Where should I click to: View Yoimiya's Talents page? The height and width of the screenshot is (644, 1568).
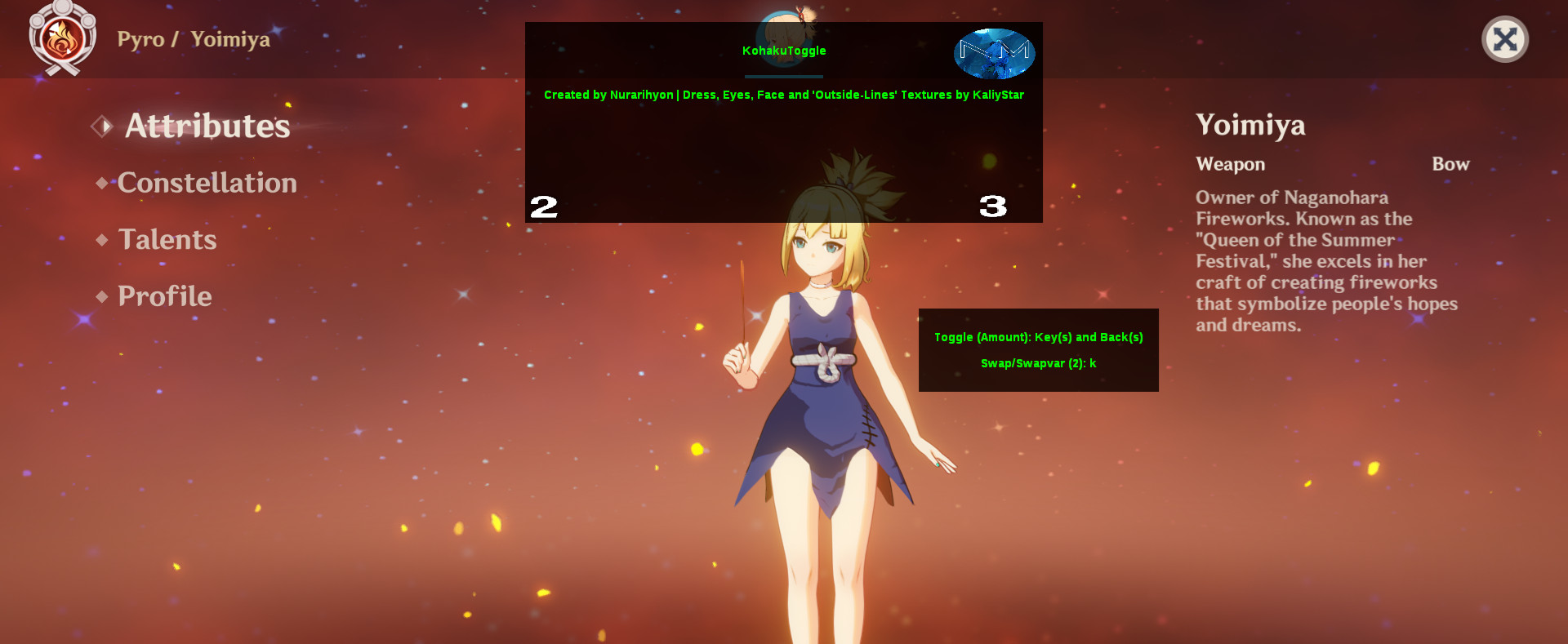[167, 240]
